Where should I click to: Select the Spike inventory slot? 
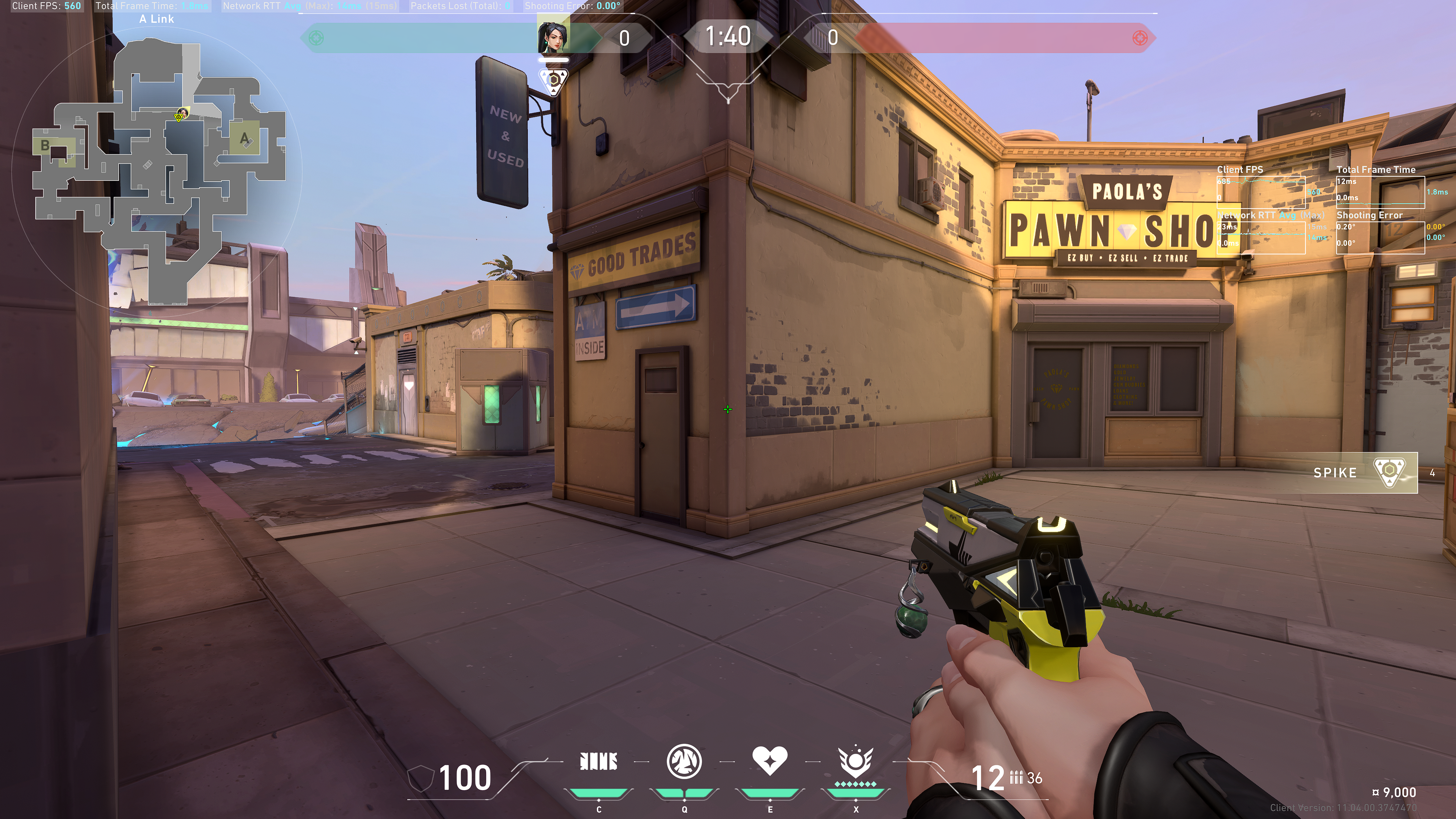point(1363,472)
